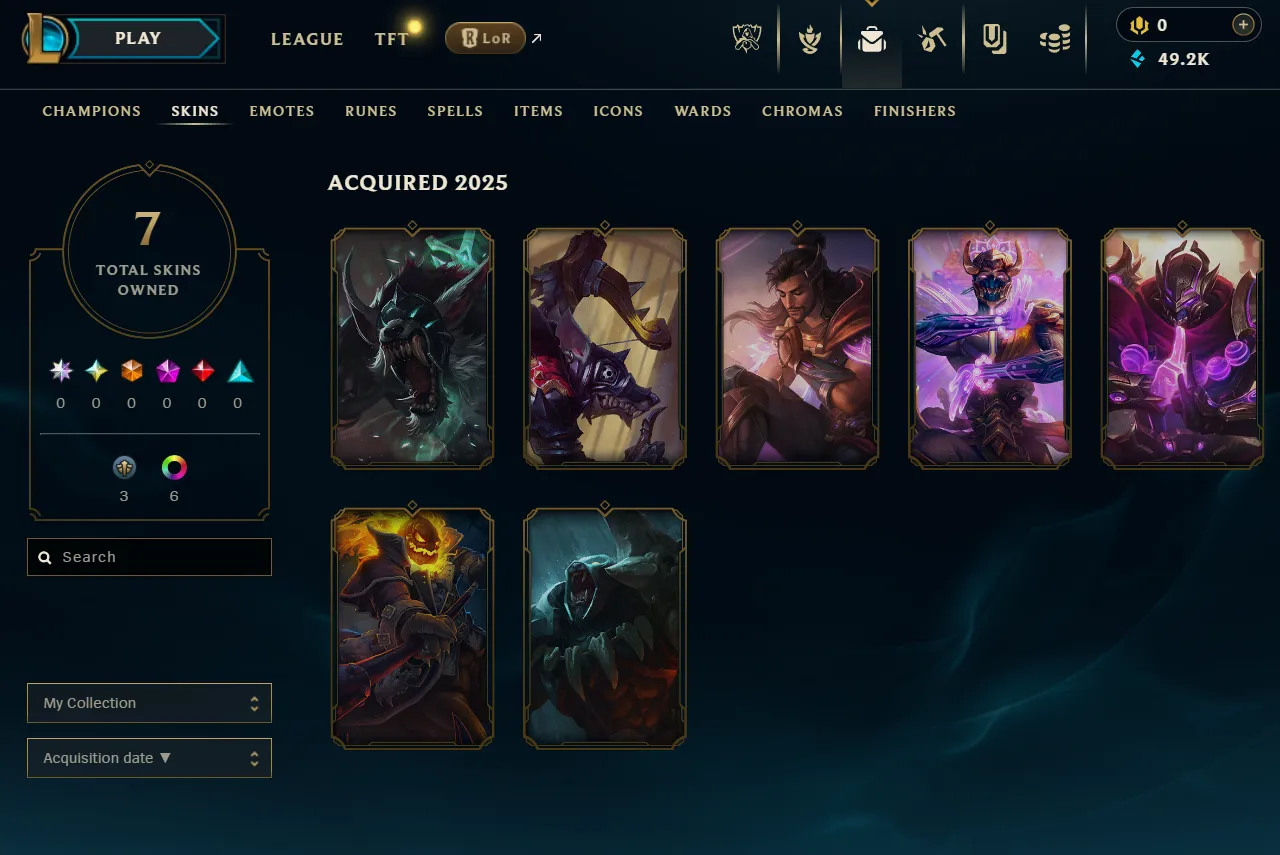Switch to the EMOTES tab

point(281,111)
